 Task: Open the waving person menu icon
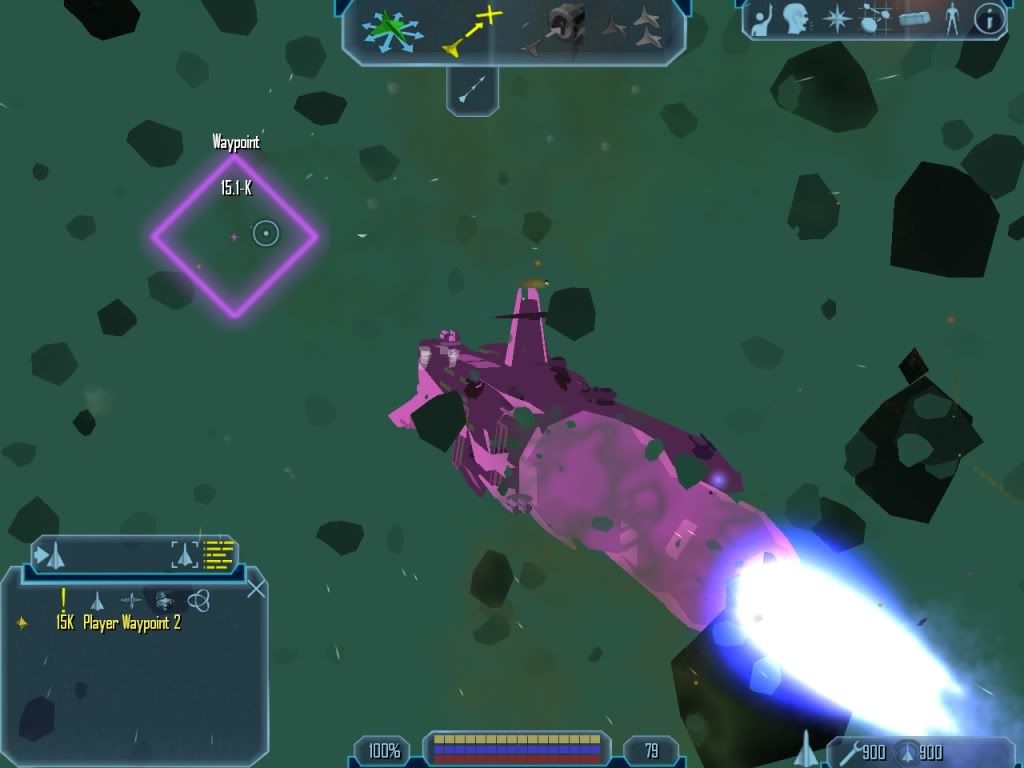762,19
